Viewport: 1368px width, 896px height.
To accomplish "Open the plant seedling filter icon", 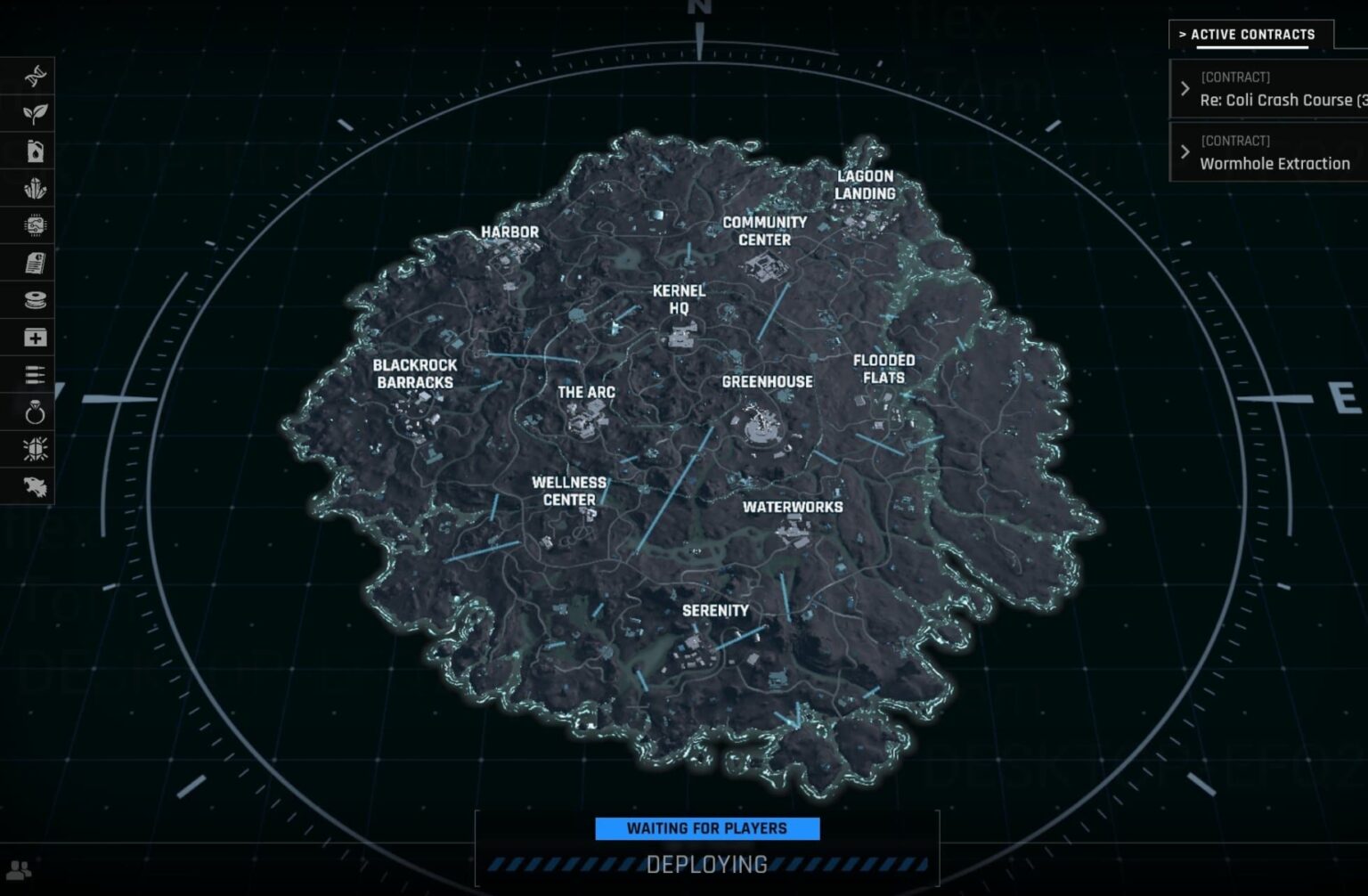I will click(x=33, y=113).
